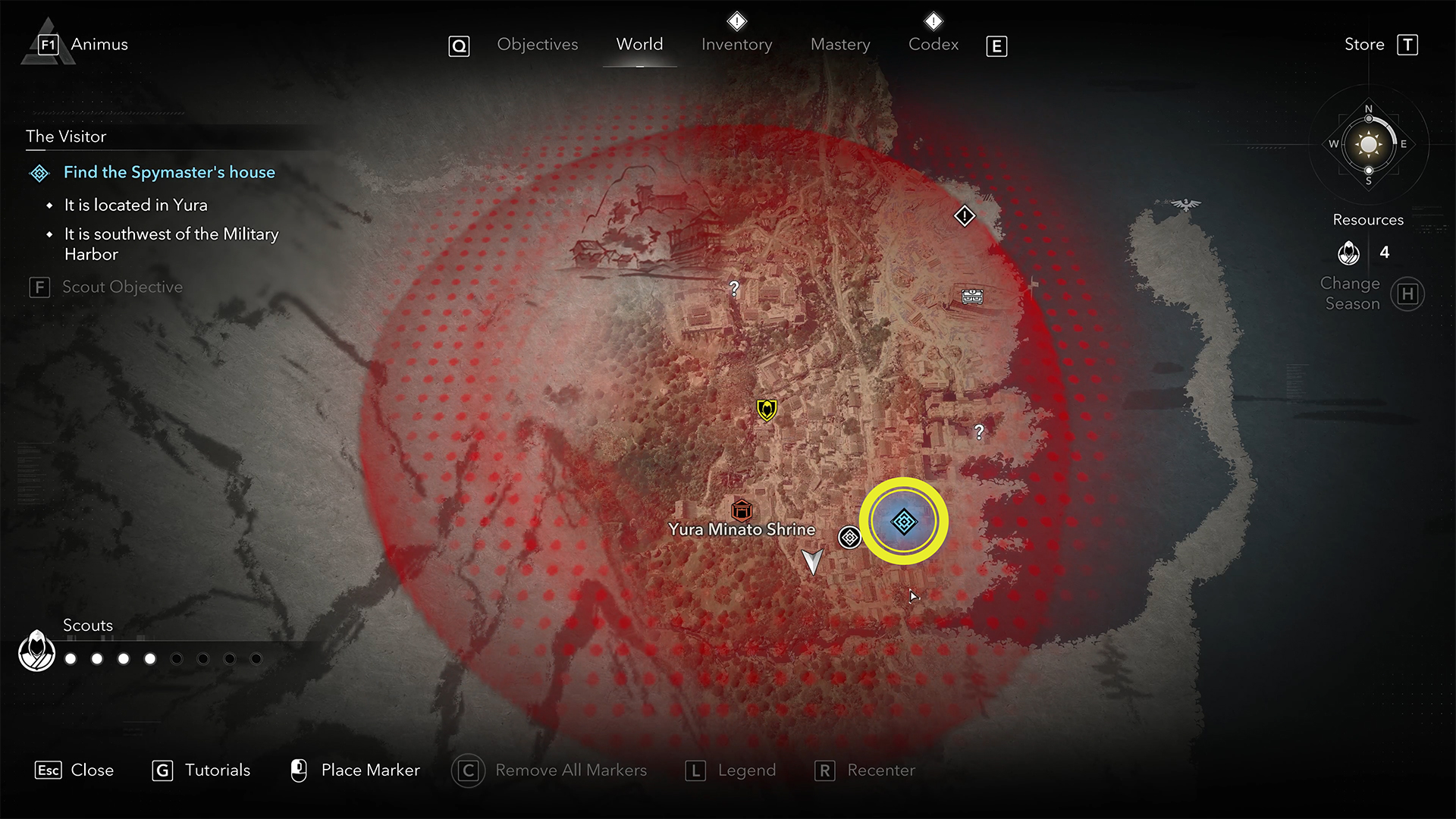This screenshot has height=819, width=1456.
Task: Switch to the World tab
Action: 639,45
